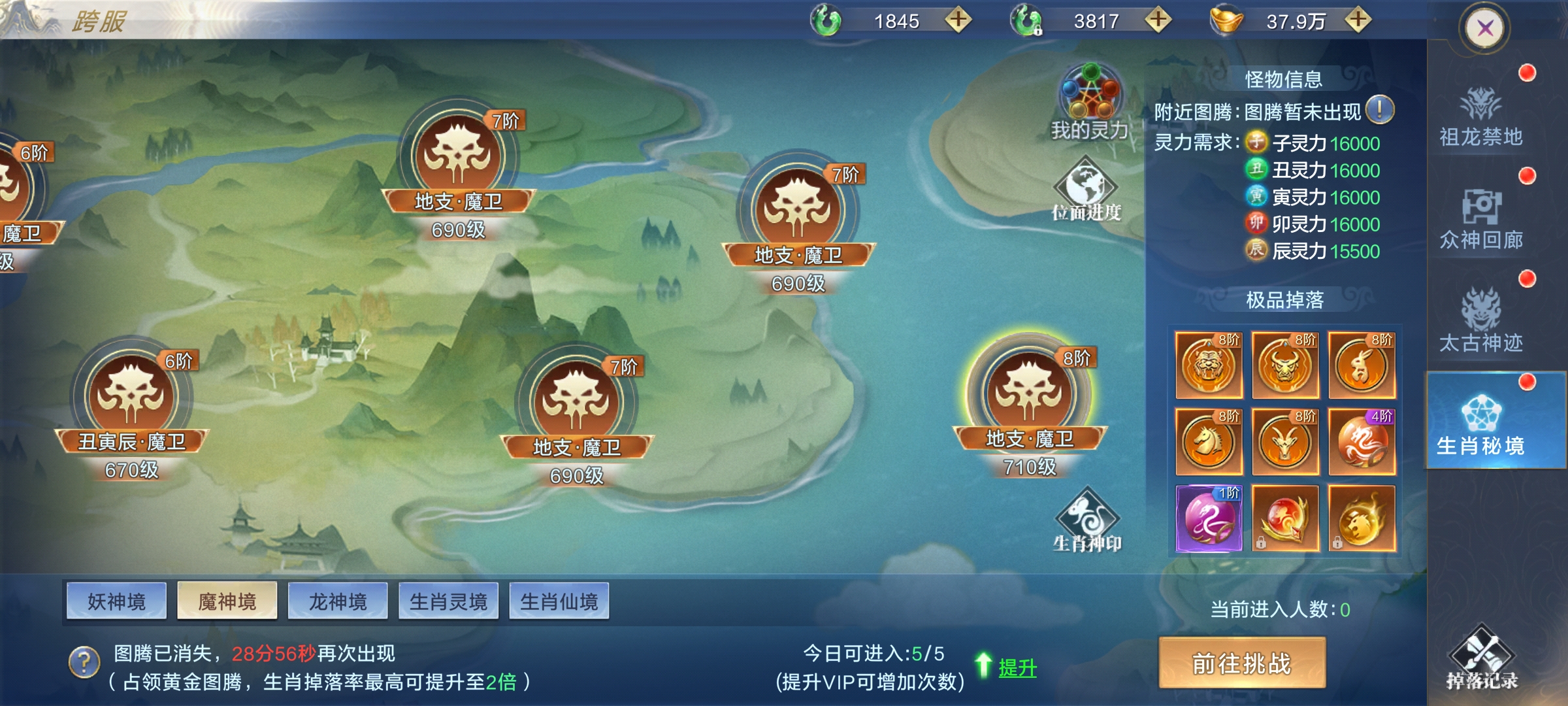Click the totem info exclamation icon
This screenshot has height=706, width=1568.
click(1380, 110)
